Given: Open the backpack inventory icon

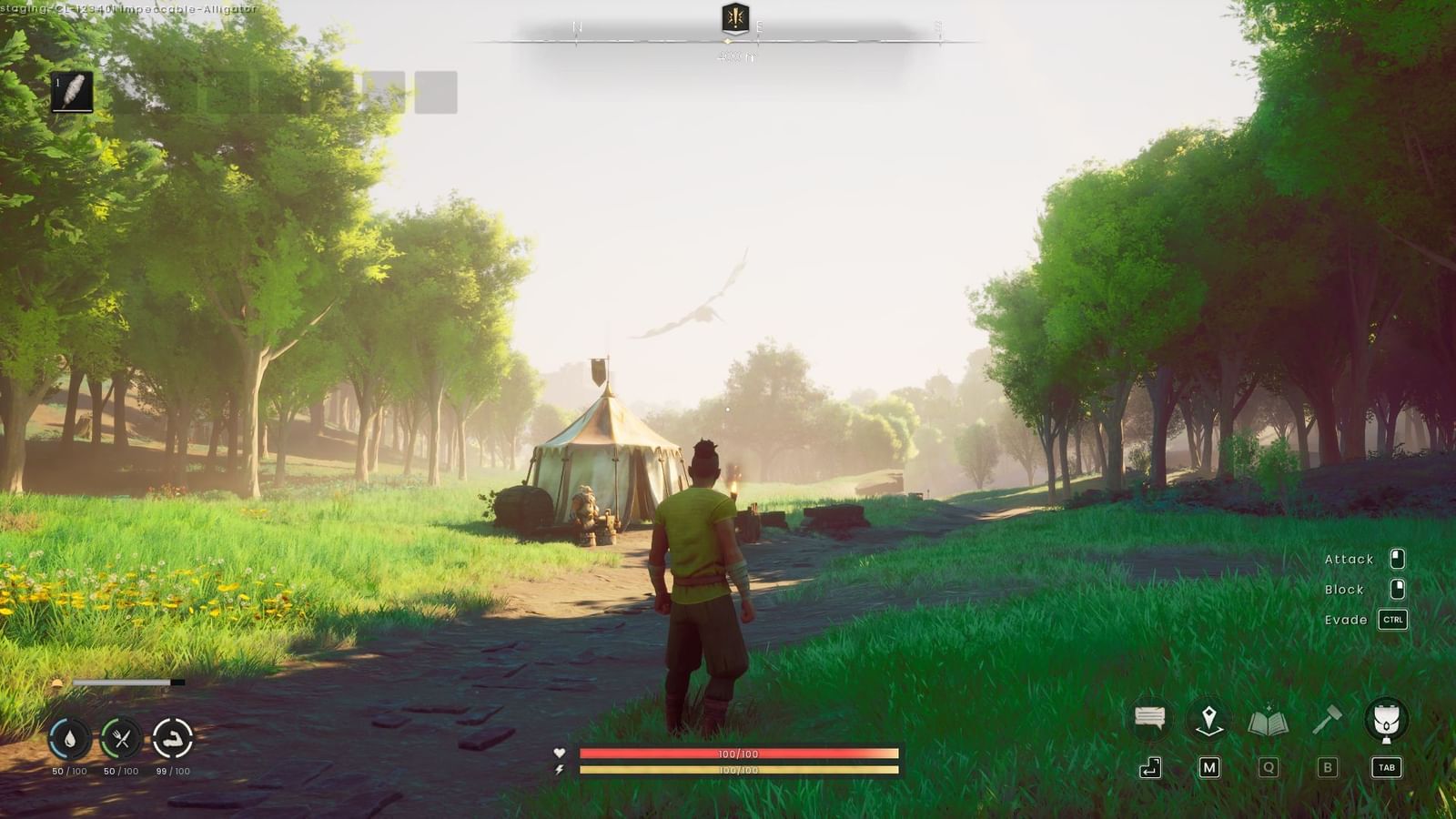Looking at the screenshot, I should click(1386, 720).
